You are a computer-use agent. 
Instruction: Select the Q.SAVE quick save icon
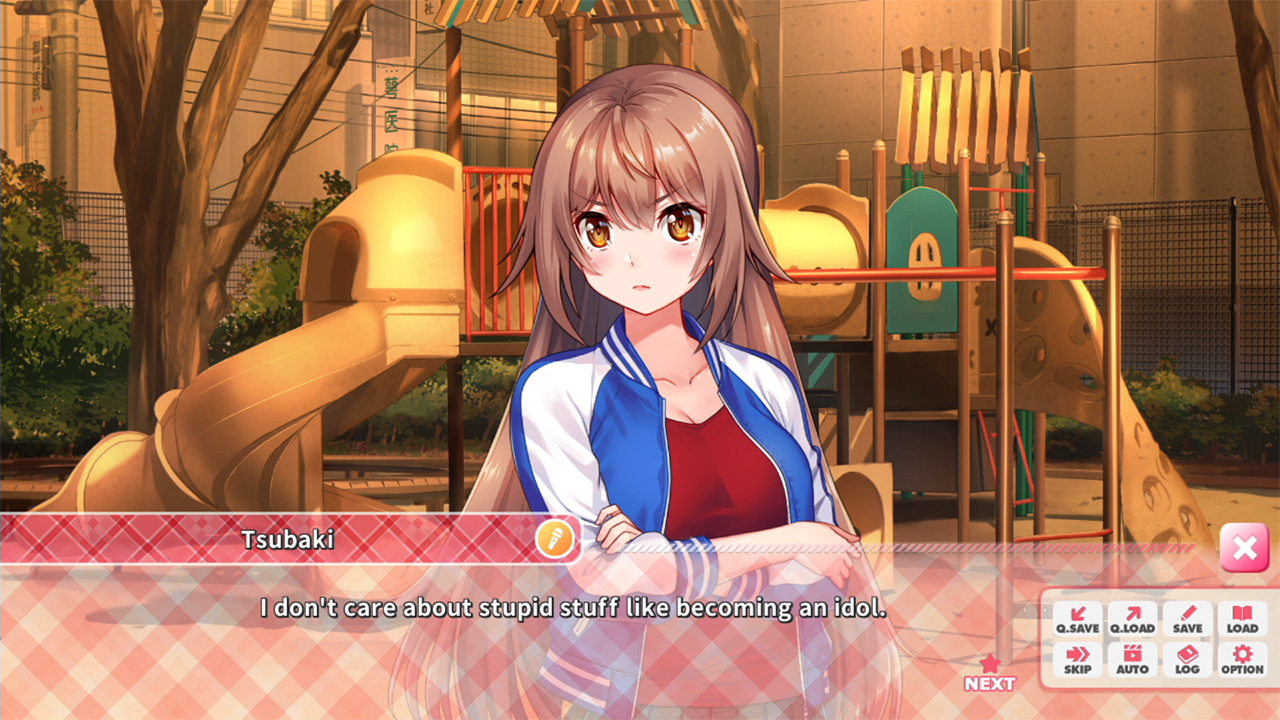(x=1077, y=619)
